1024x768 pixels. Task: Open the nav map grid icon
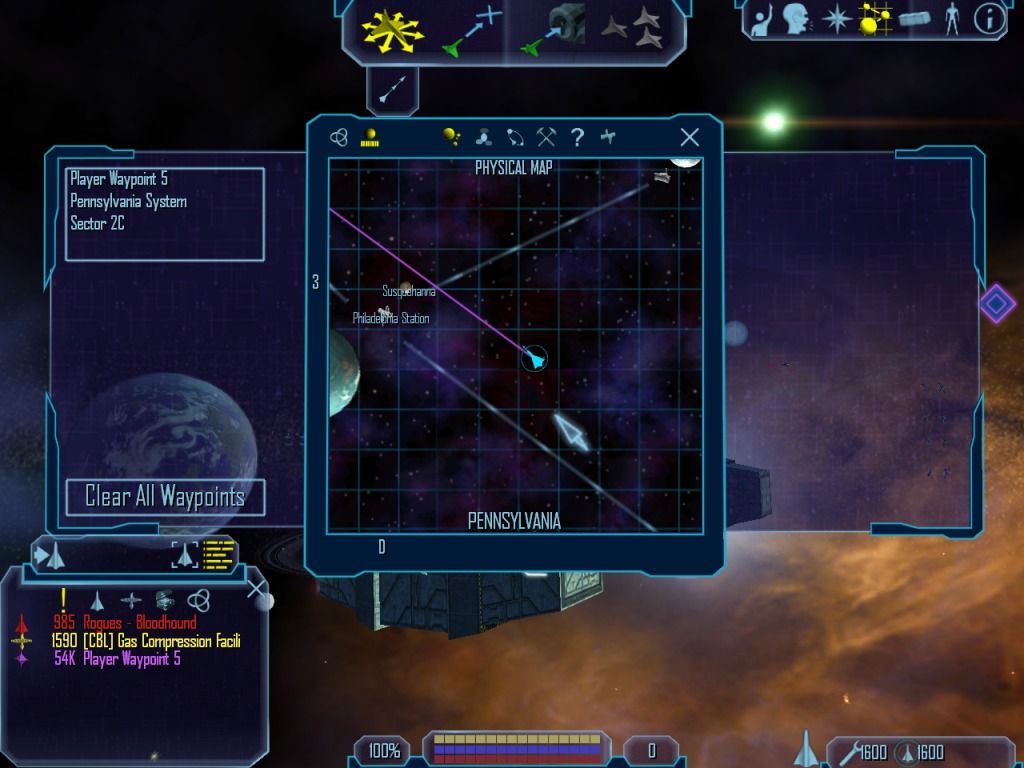point(875,19)
